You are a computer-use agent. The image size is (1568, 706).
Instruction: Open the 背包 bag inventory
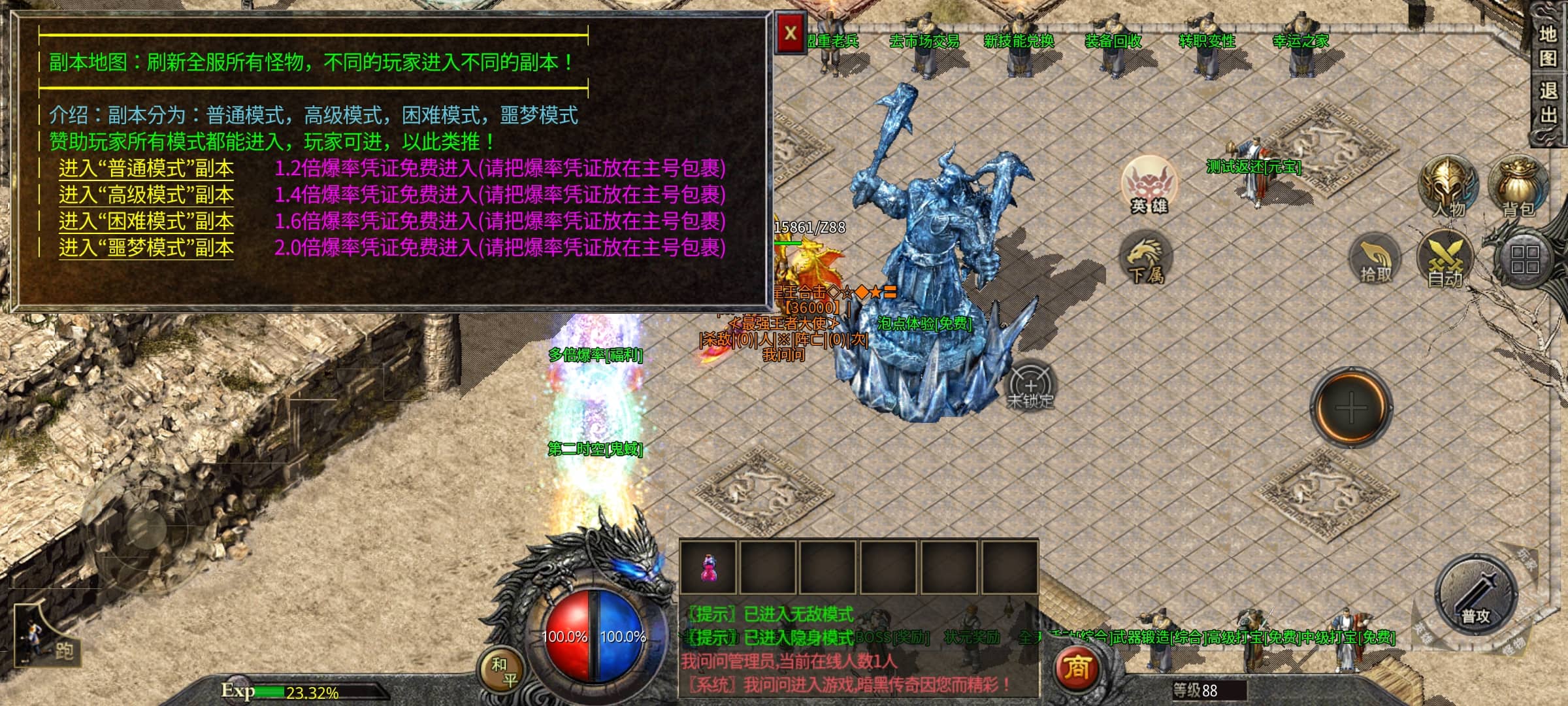click(x=1518, y=186)
